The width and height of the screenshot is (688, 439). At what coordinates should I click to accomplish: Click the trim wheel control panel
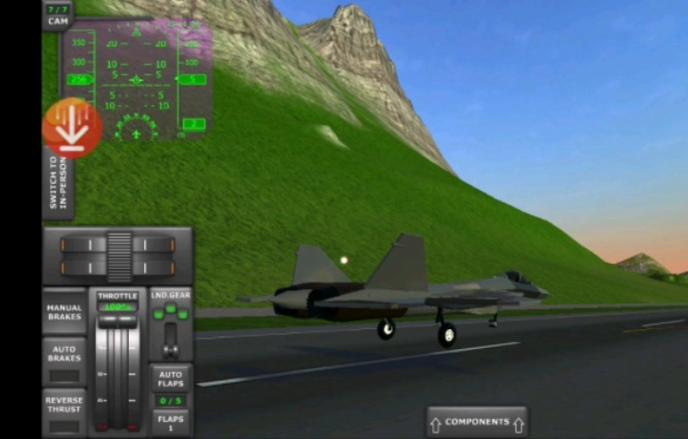(118, 256)
